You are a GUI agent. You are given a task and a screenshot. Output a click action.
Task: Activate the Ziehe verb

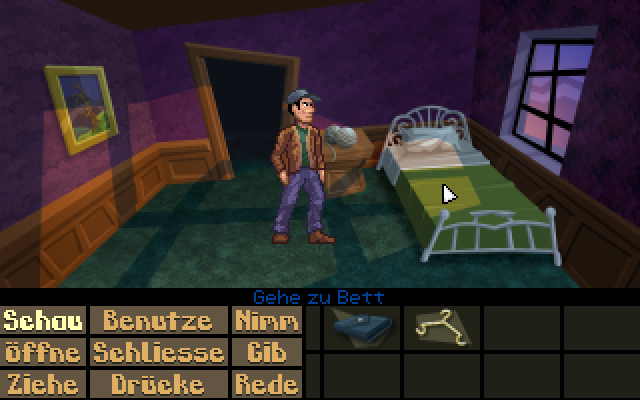click(x=43, y=384)
